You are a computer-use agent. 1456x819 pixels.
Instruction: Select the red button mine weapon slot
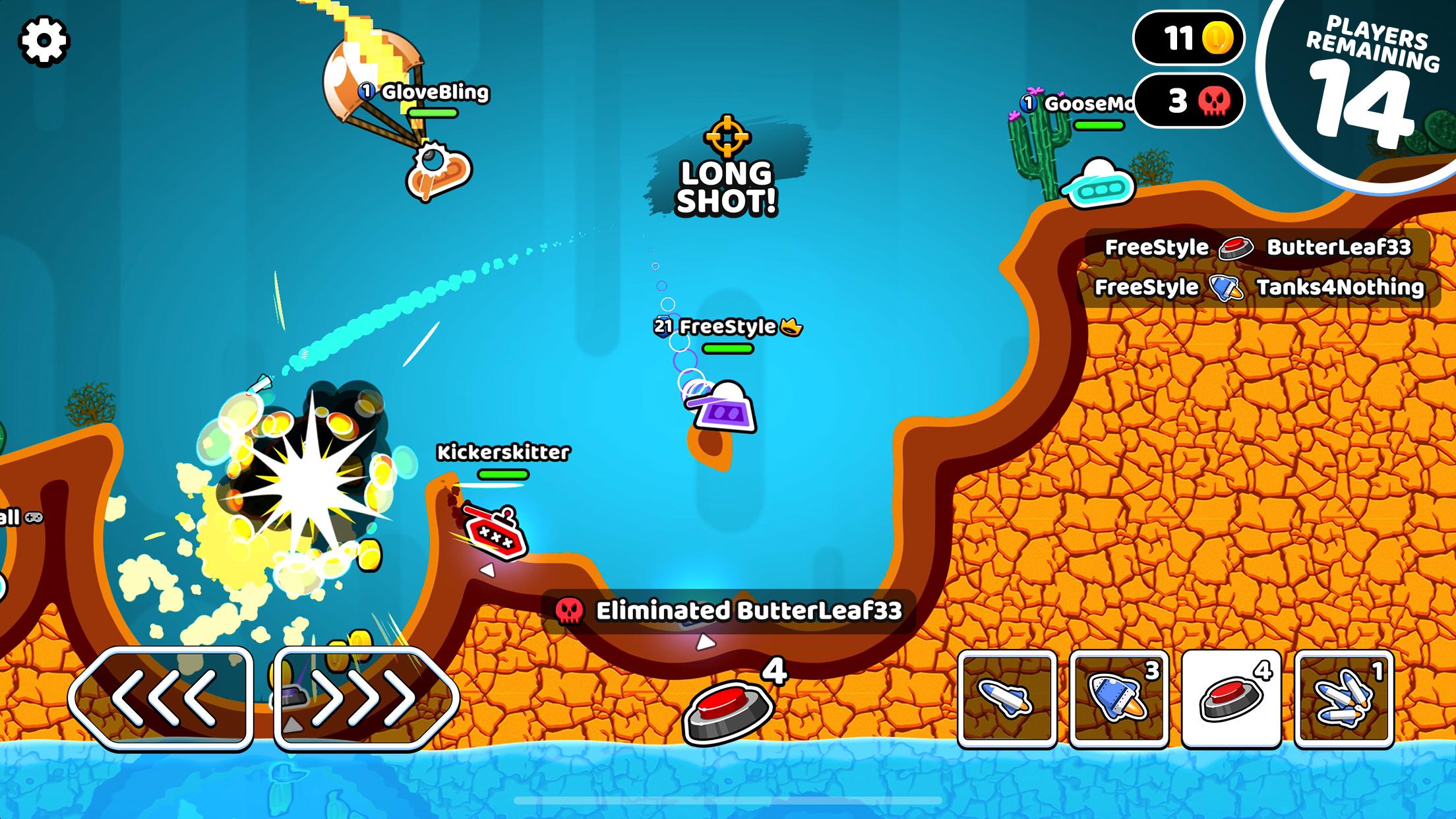point(1231,699)
